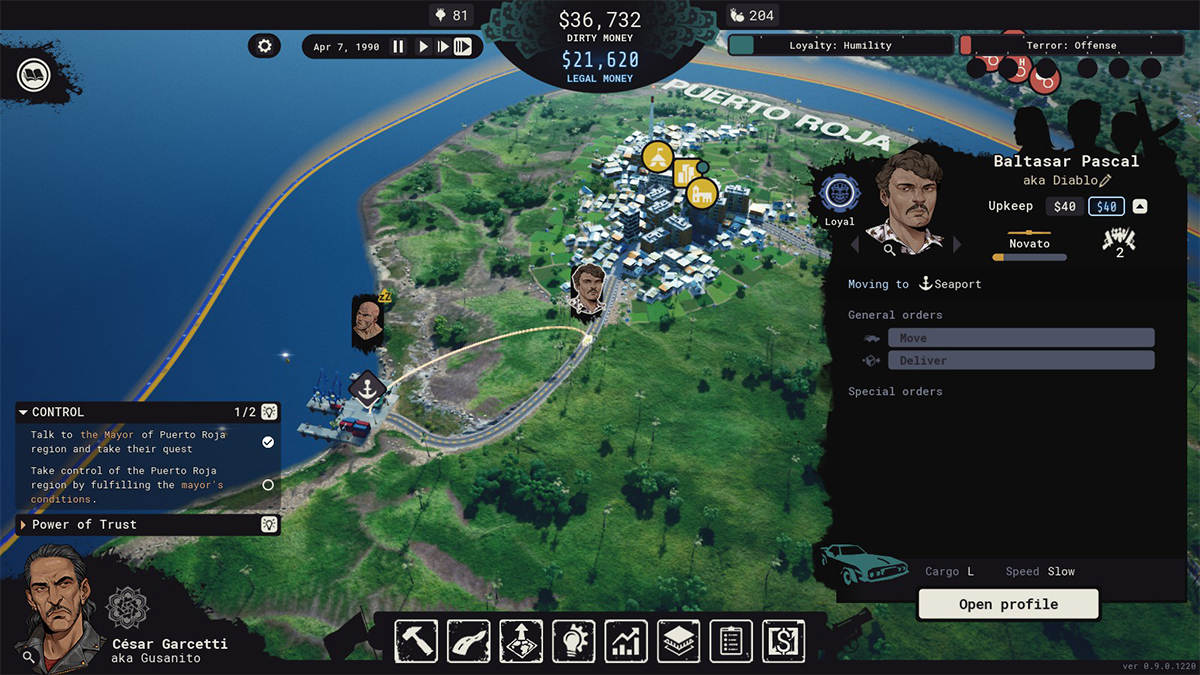Open the clipboard task list
This screenshot has width=1200, height=675.
[x=731, y=641]
